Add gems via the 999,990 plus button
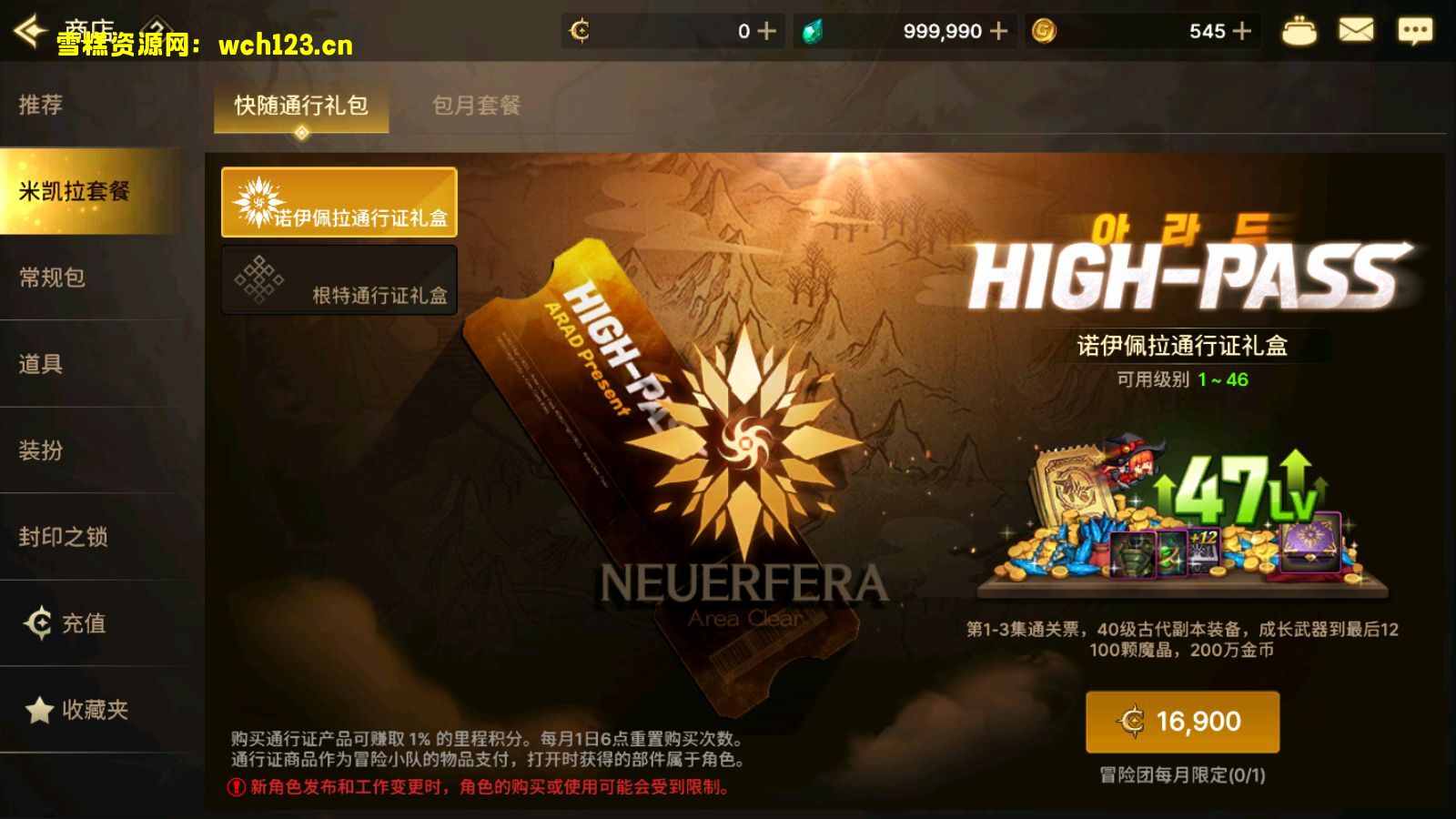The height and width of the screenshot is (819, 1456). pos(998,30)
